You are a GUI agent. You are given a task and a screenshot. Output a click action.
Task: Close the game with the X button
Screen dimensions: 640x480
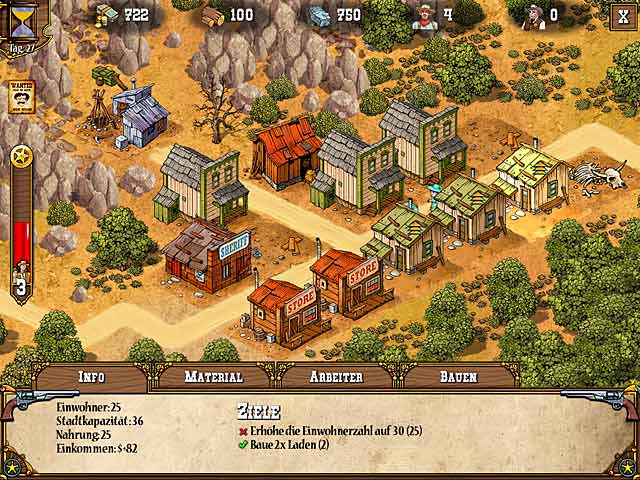point(621,15)
